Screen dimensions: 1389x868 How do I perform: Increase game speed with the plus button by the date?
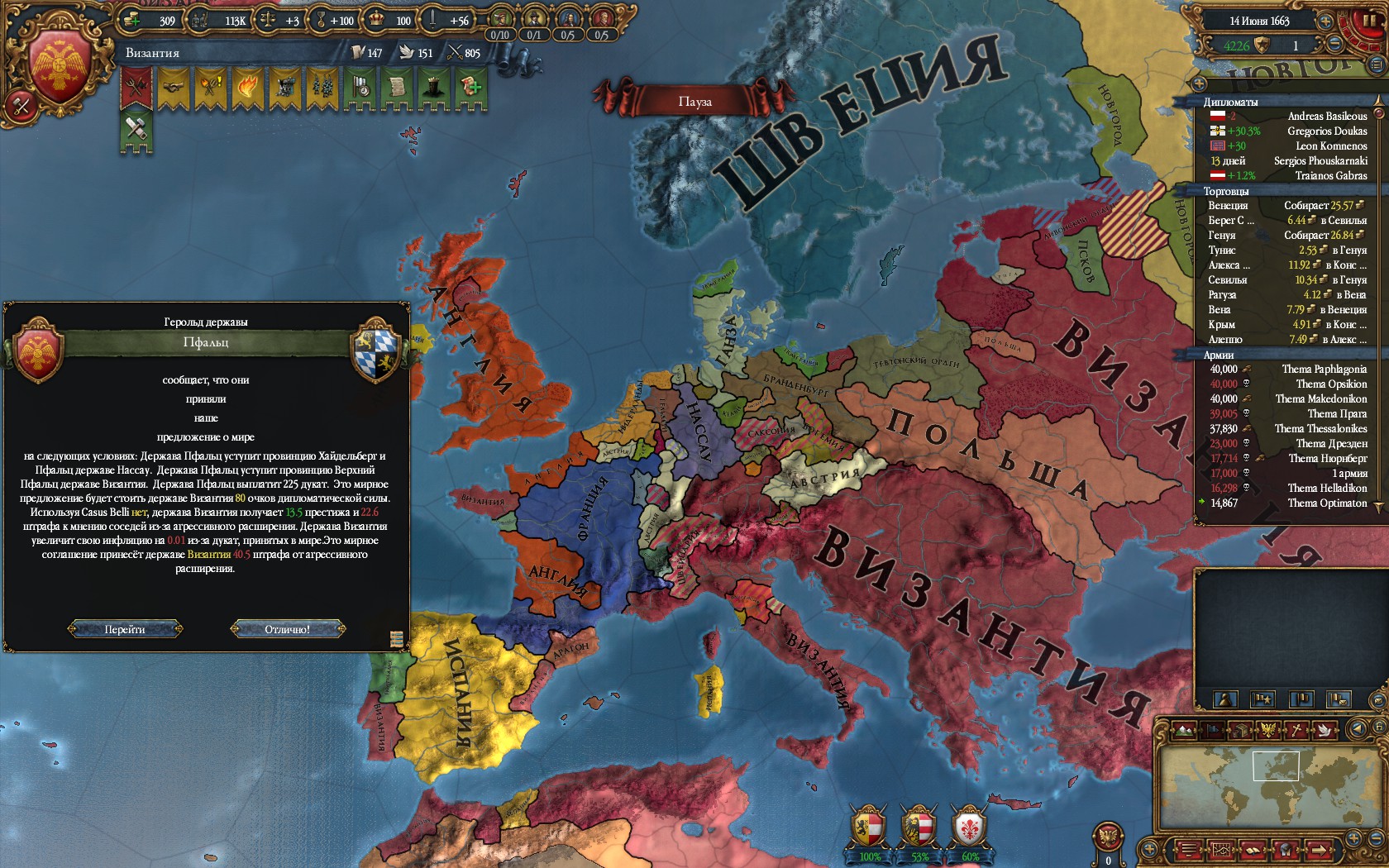click(1325, 21)
